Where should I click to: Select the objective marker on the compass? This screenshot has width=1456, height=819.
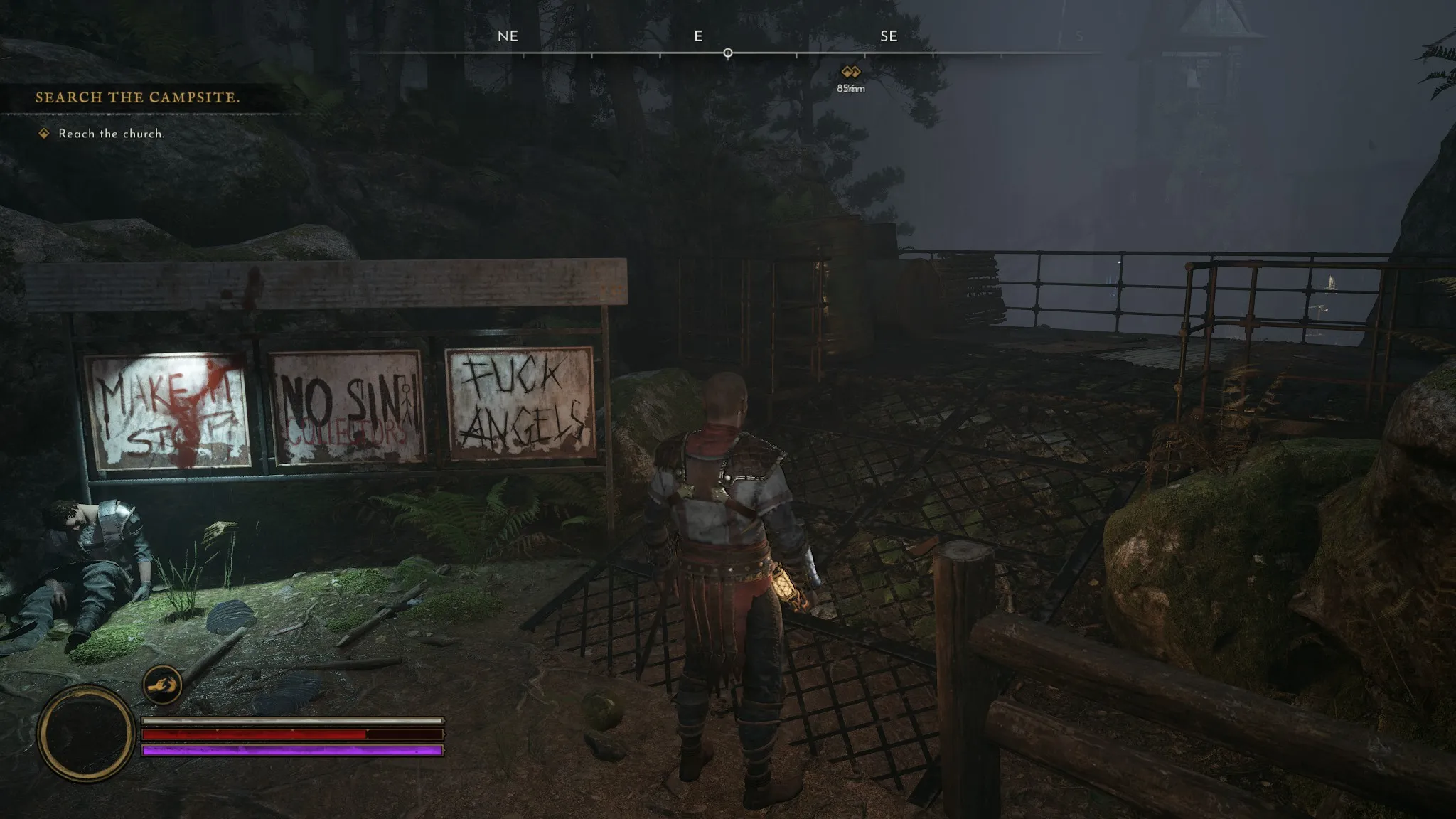850,72
